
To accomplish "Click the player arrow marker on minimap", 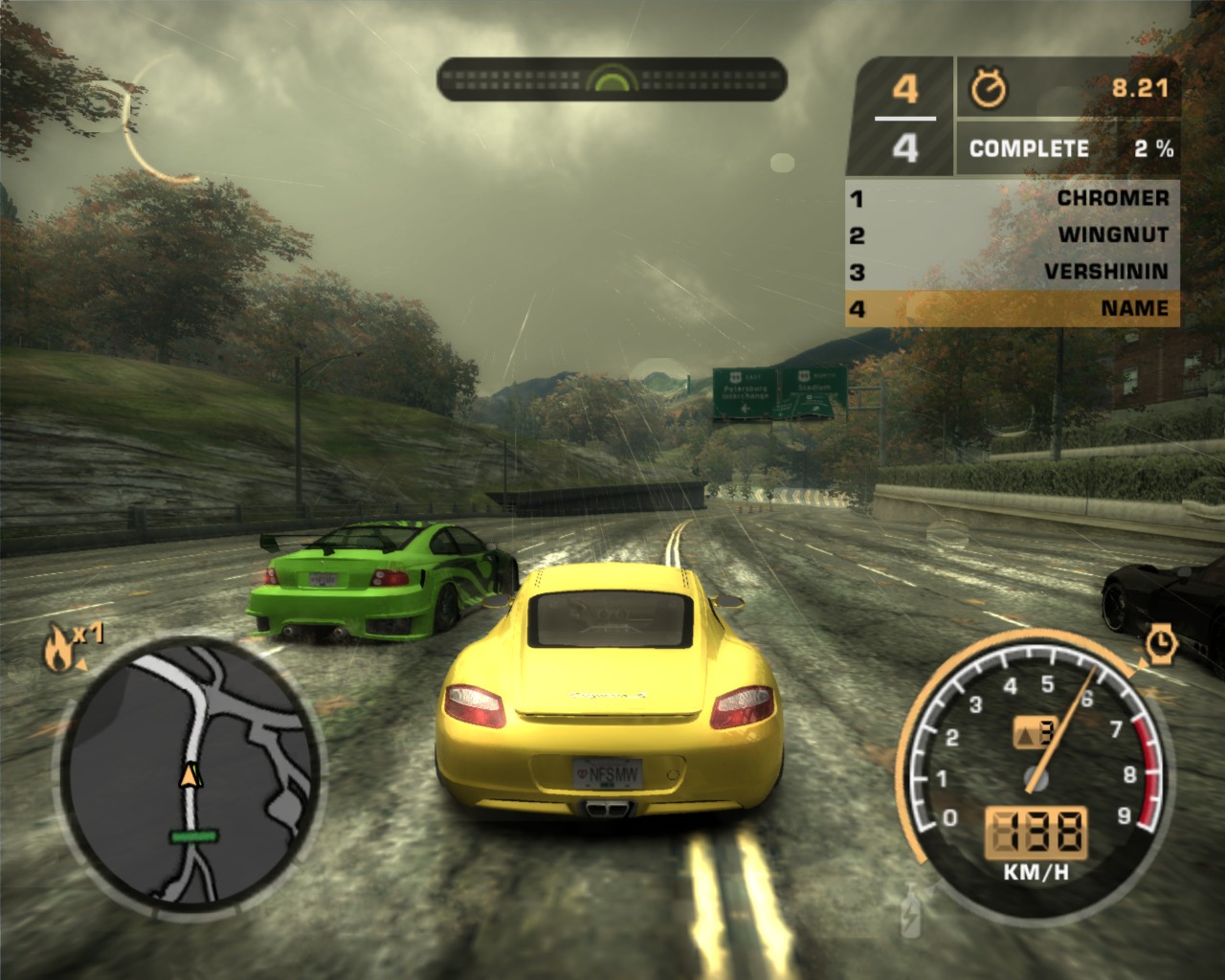I will click(x=191, y=774).
